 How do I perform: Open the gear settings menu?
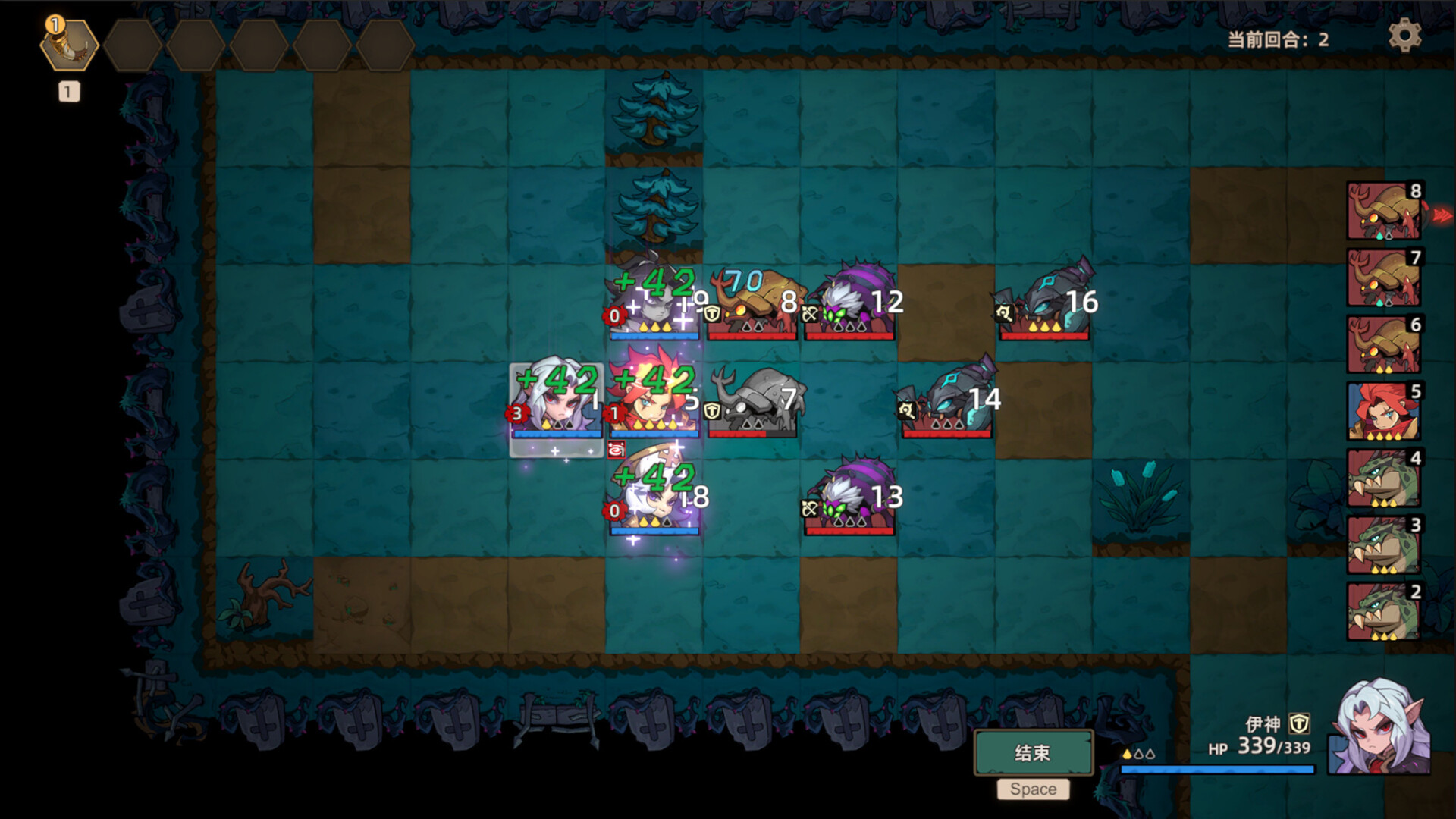tap(1404, 36)
